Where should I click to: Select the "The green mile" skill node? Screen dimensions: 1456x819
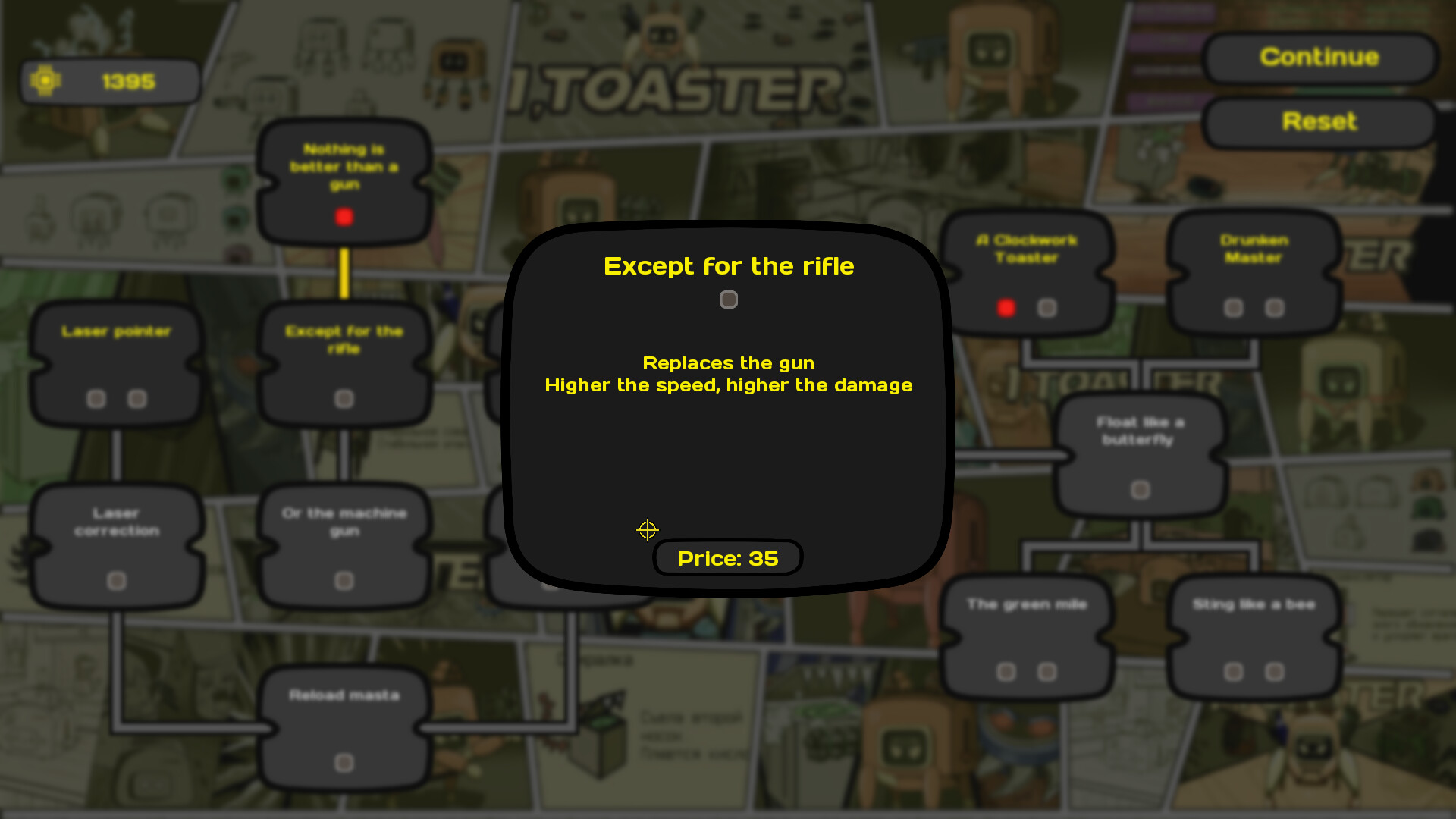[x=1026, y=604]
